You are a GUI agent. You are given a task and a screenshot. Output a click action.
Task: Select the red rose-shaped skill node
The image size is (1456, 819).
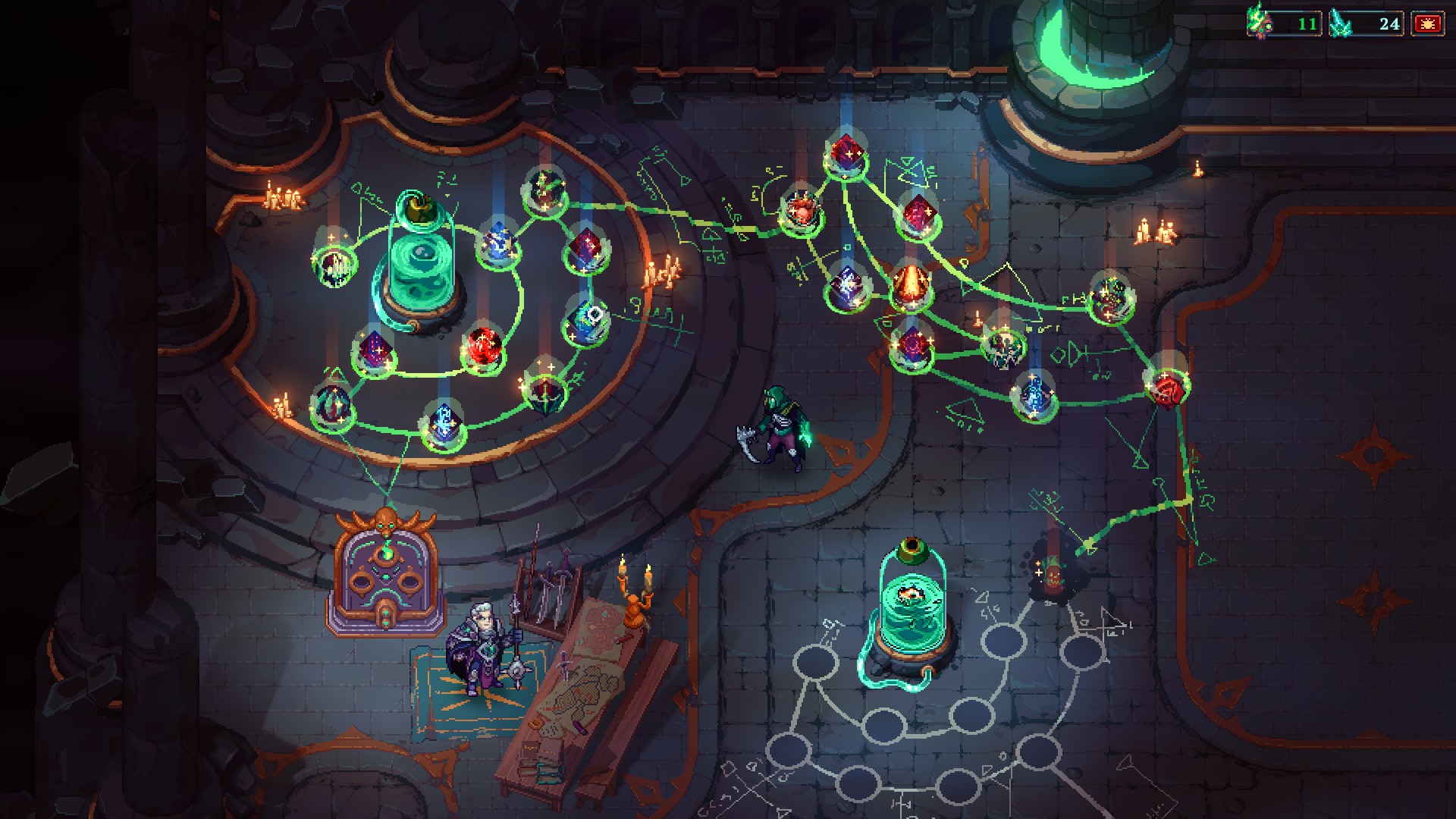[1166, 388]
